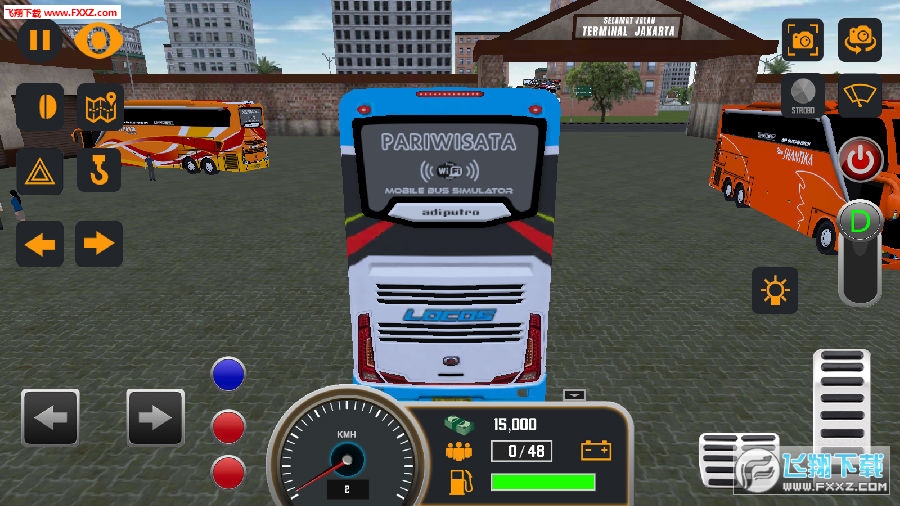Viewport: 900px width, 506px height.
Task: Click the red engine power button
Action: coord(859,160)
